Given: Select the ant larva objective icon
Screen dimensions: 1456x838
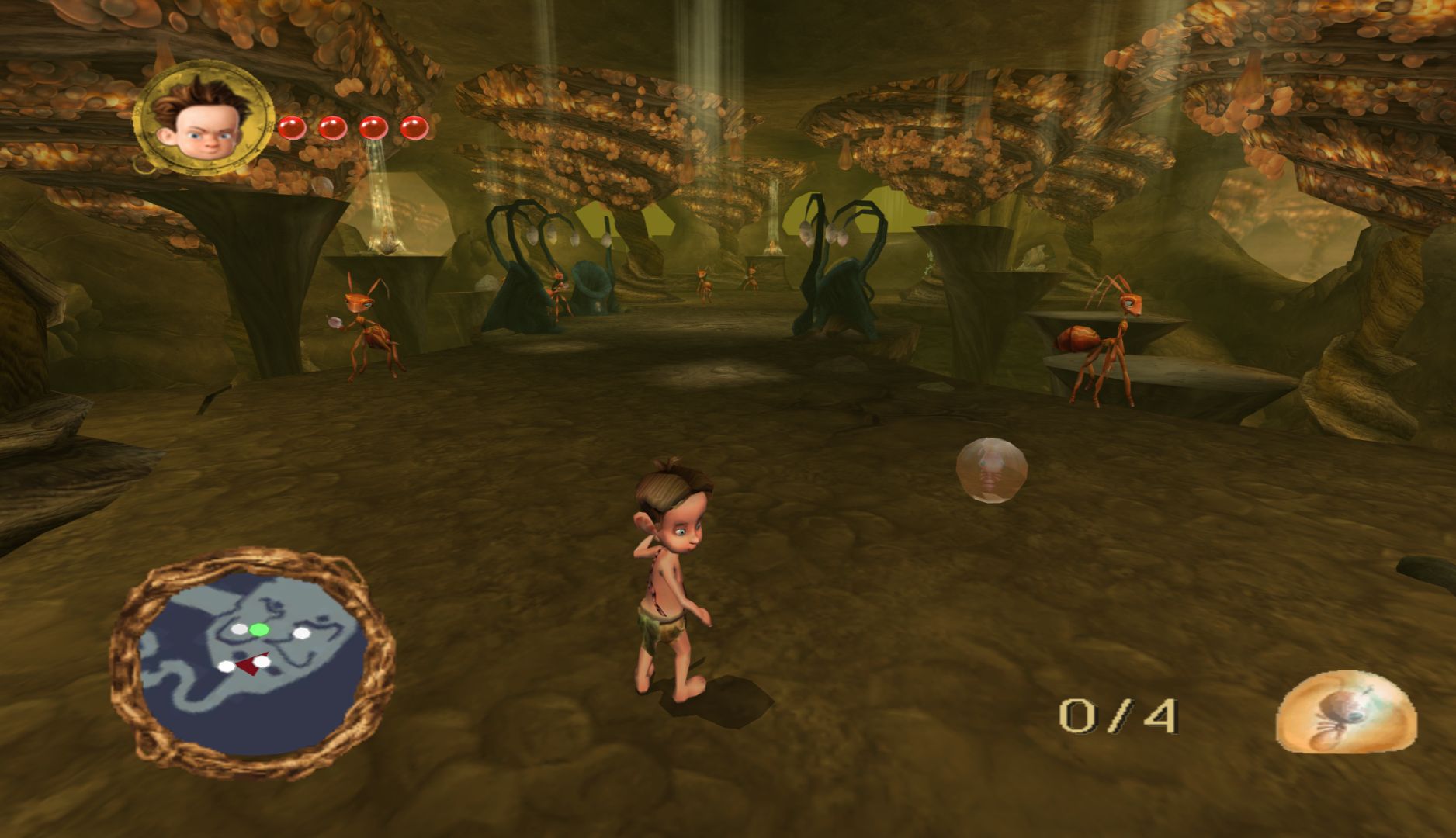Looking at the screenshot, I should [x=1346, y=712].
